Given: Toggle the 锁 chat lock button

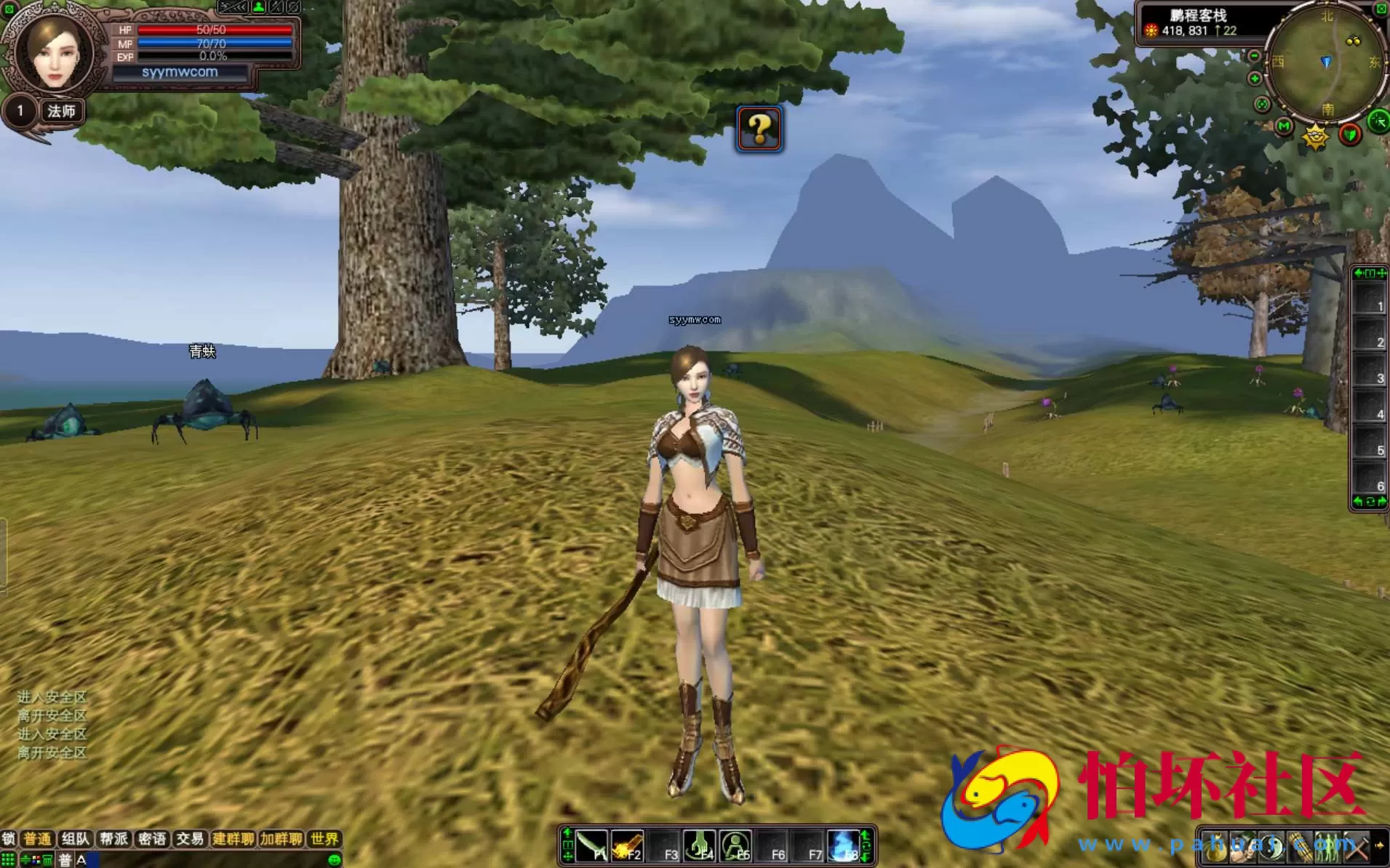Looking at the screenshot, I should click(x=8, y=839).
